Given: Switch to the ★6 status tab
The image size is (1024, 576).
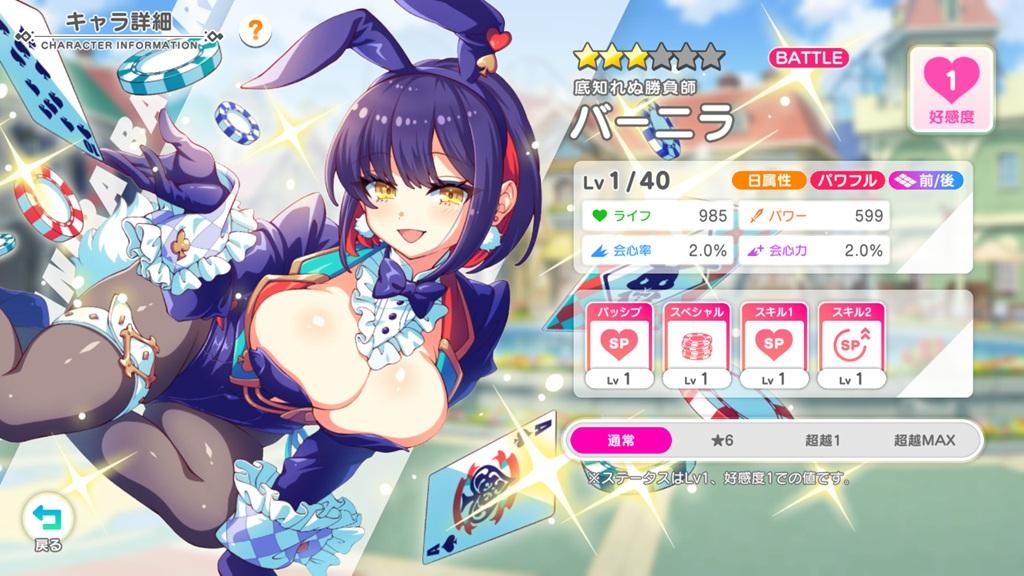Looking at the screenshot, I should pos(724,440).
